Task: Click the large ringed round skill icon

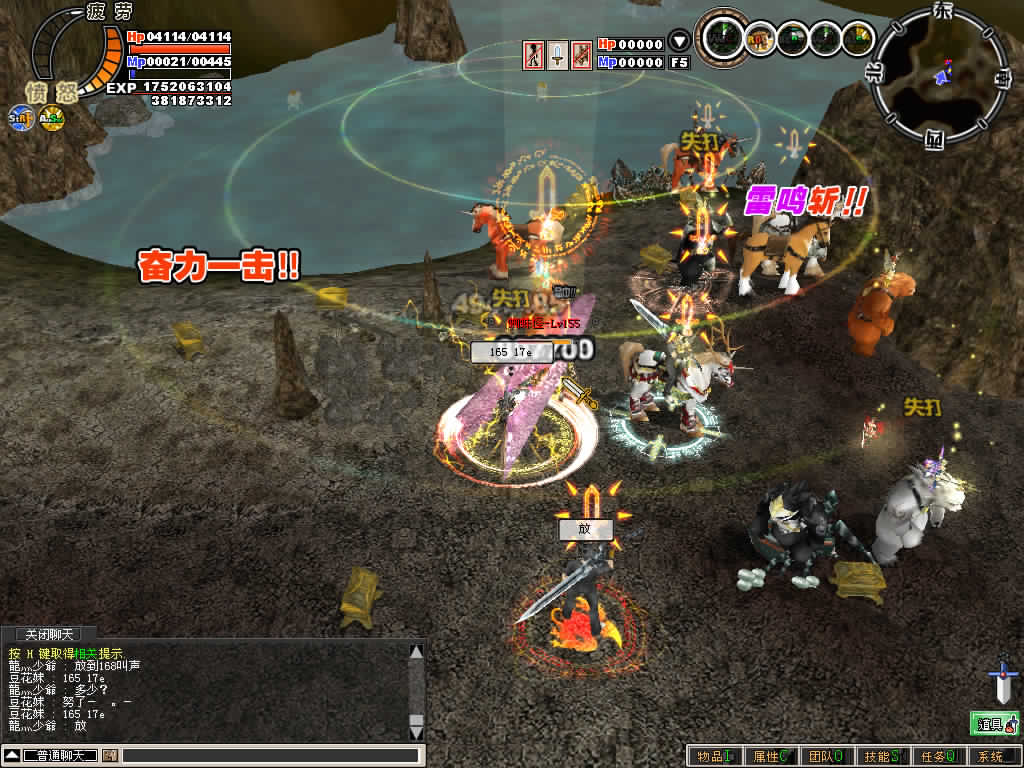Action: [x=722, y=38]
